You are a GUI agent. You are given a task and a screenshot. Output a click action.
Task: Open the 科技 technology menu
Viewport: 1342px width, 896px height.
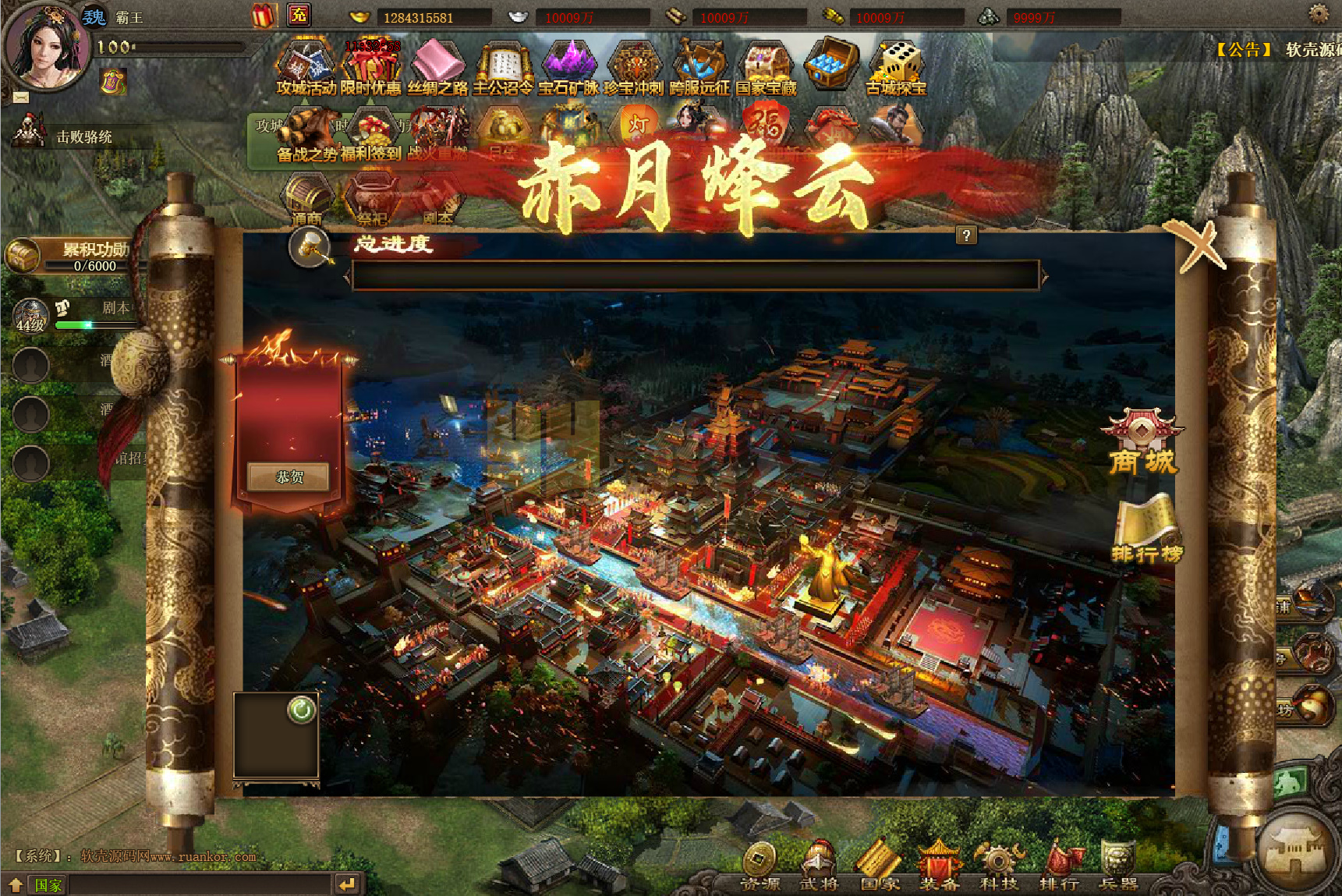(999, 866)
